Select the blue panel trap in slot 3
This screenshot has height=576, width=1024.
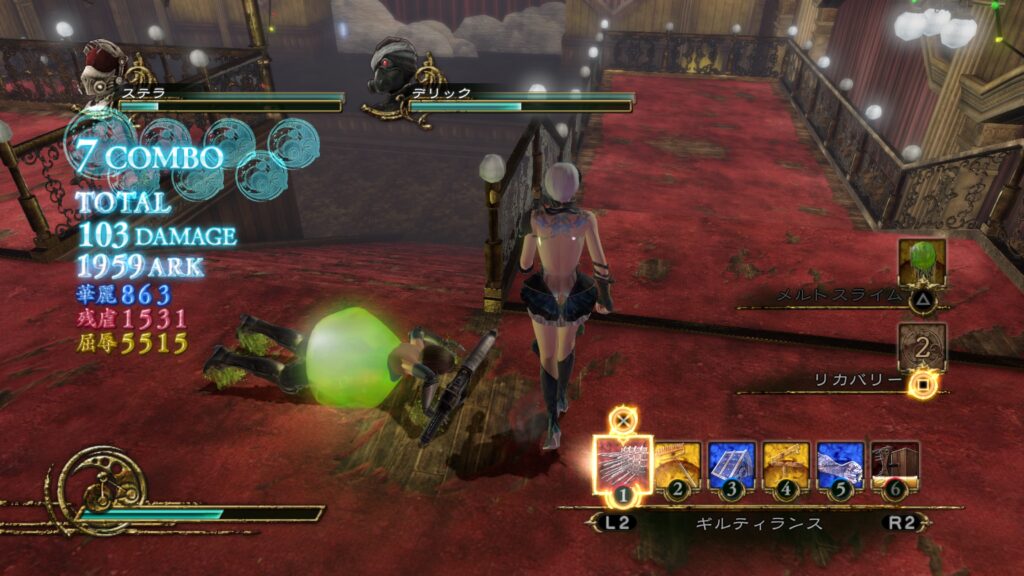click(732, 466)
